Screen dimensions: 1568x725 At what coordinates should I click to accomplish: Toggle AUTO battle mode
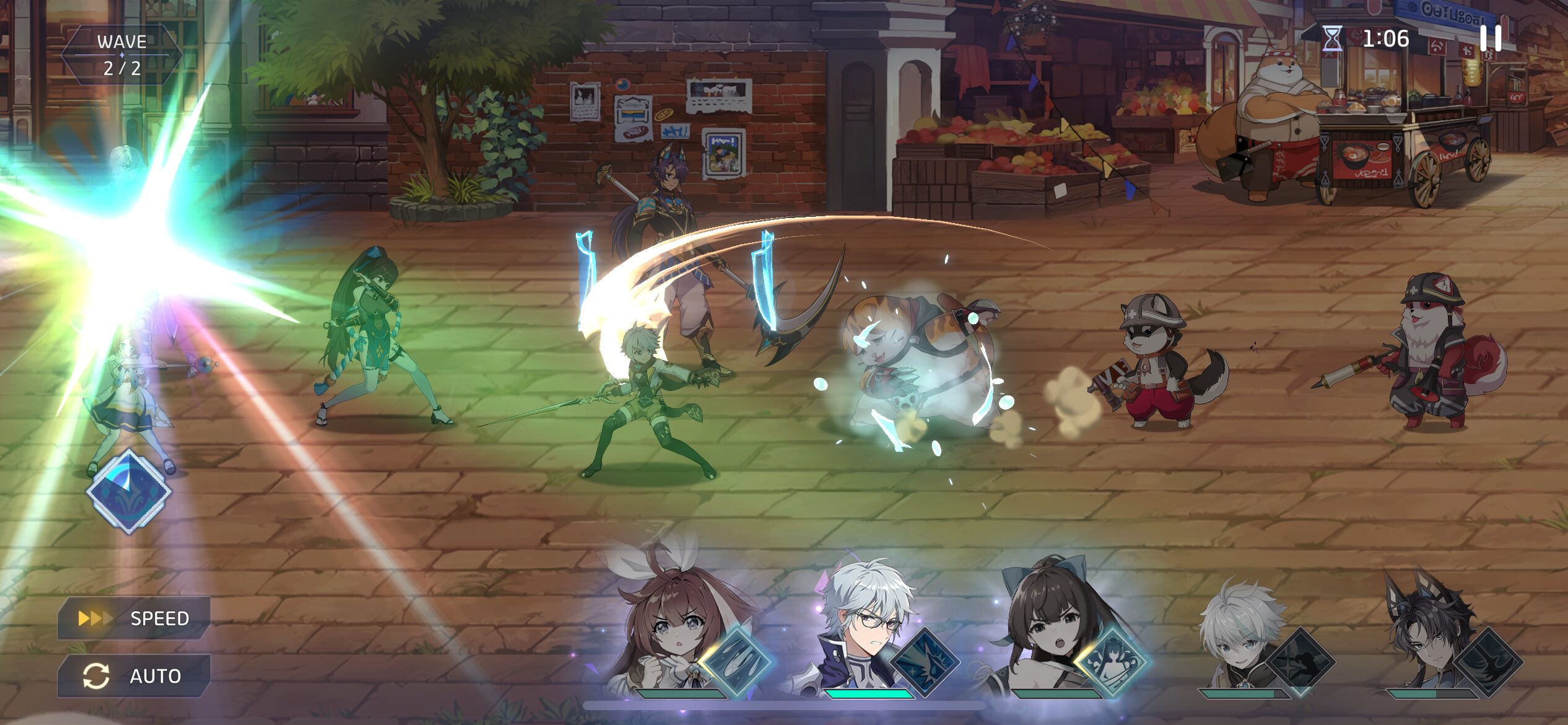pos(134,675)
